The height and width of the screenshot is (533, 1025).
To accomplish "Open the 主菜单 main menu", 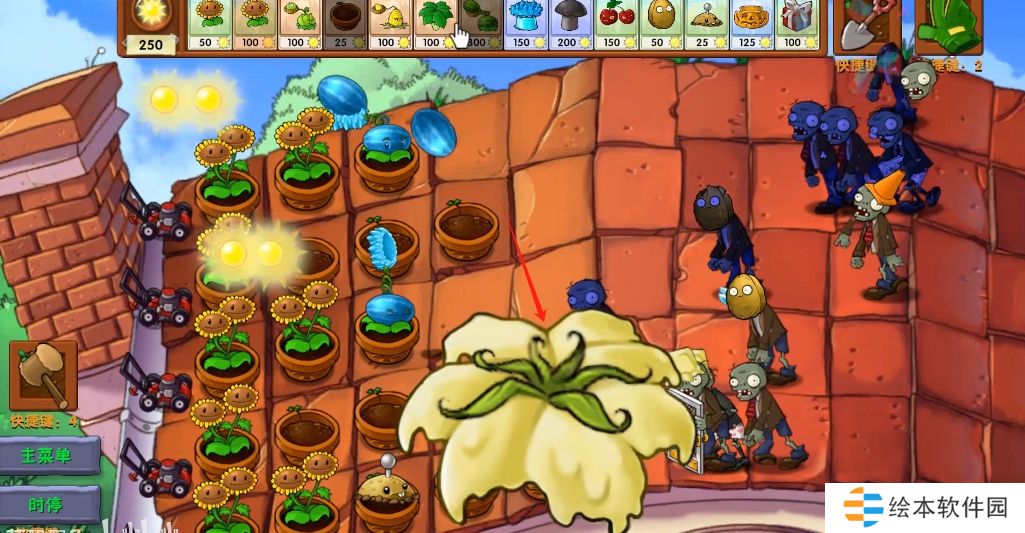I will pyautogui.click(x=48, y=456).
